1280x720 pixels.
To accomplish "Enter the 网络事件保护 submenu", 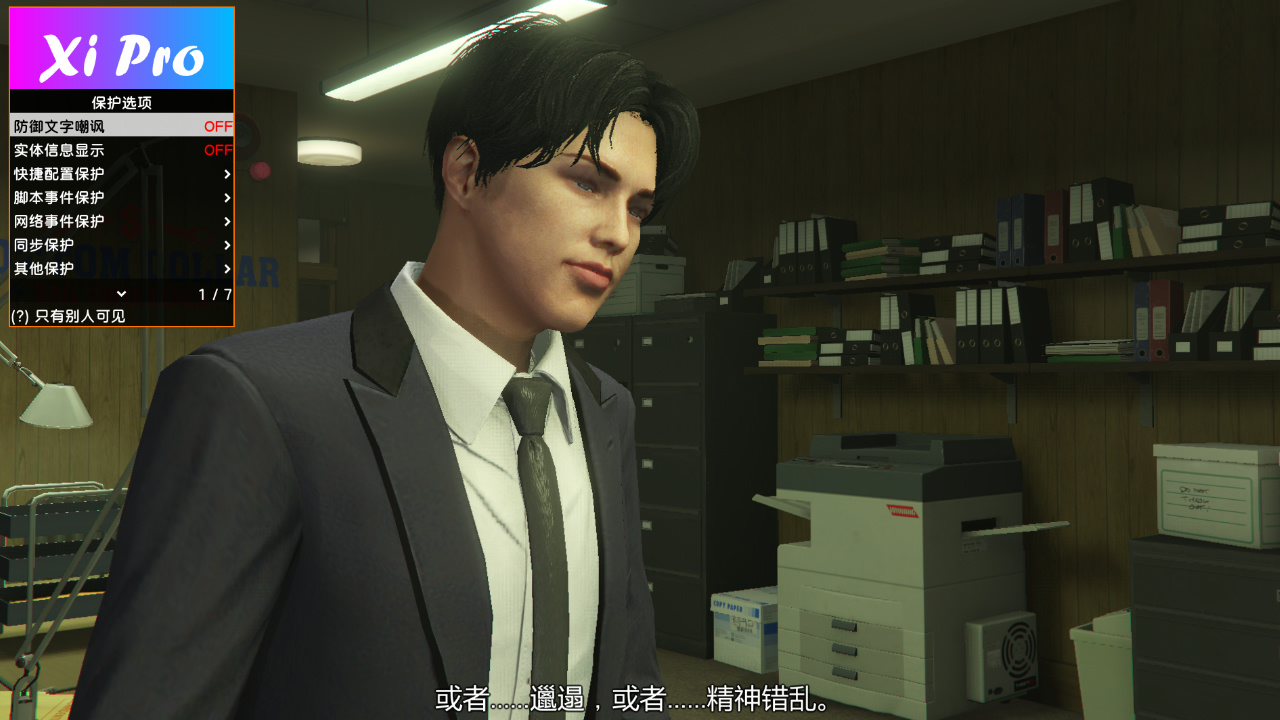I will click(x=121, y=222).
